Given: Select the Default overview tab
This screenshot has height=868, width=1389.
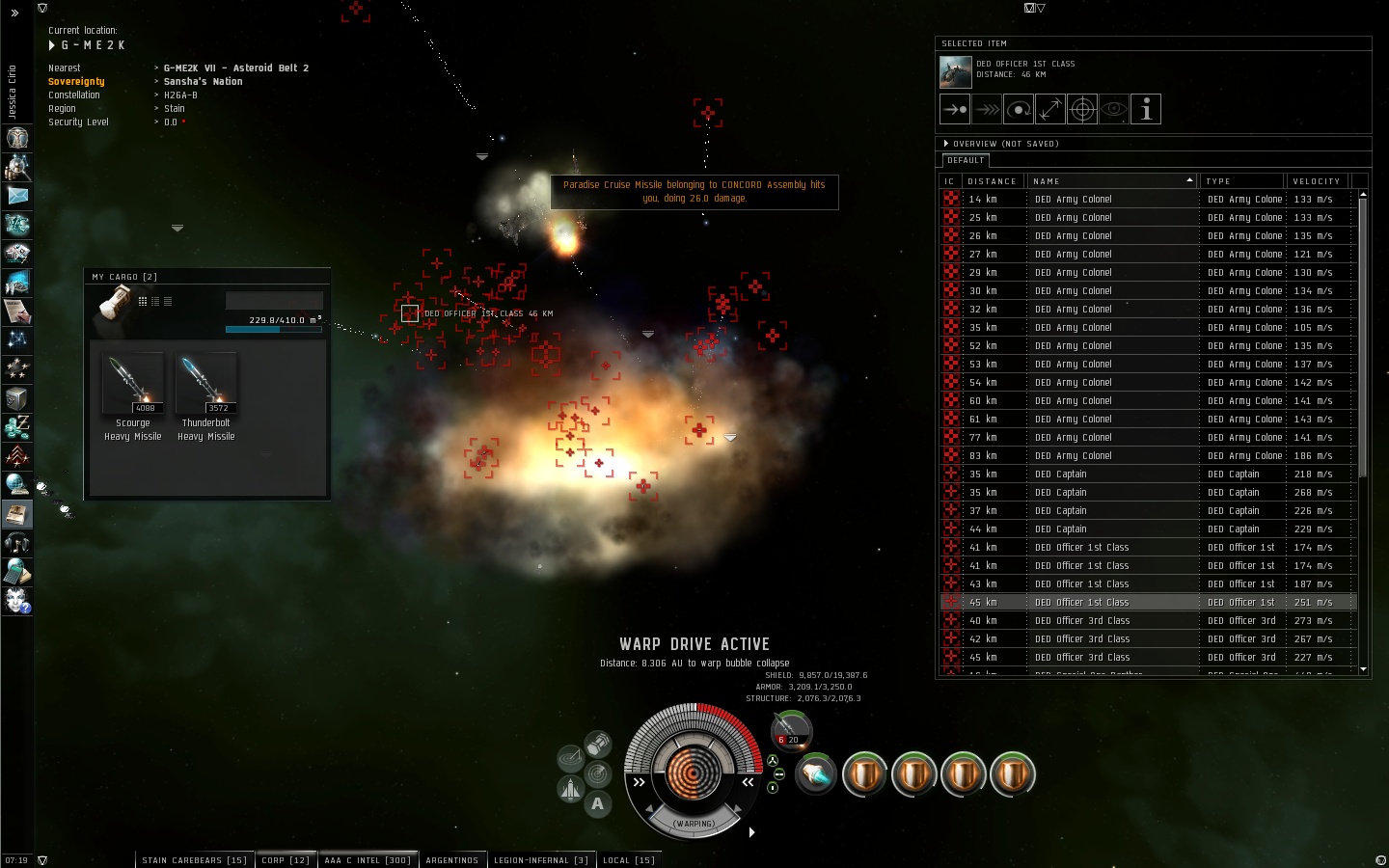Looking at the screenshot, I should [966, 160].
